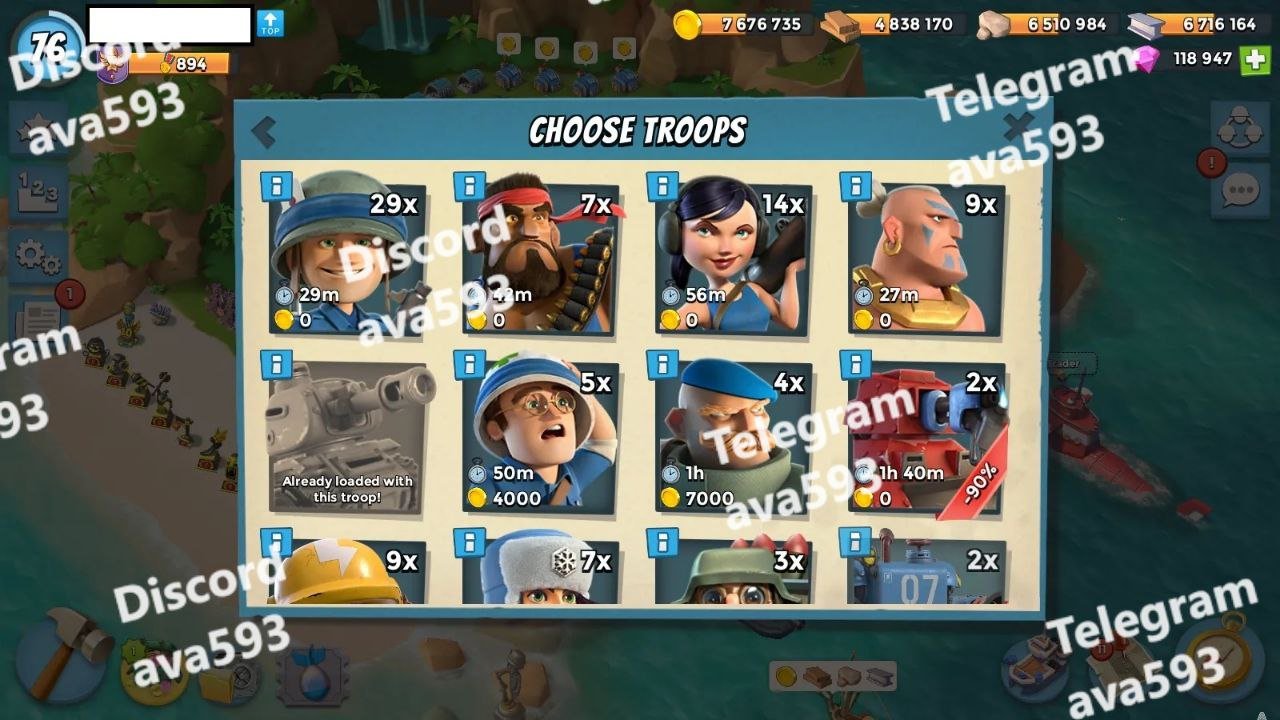Go back using the arrow button
The image size is (1280, 720).
tap(264, 131)
